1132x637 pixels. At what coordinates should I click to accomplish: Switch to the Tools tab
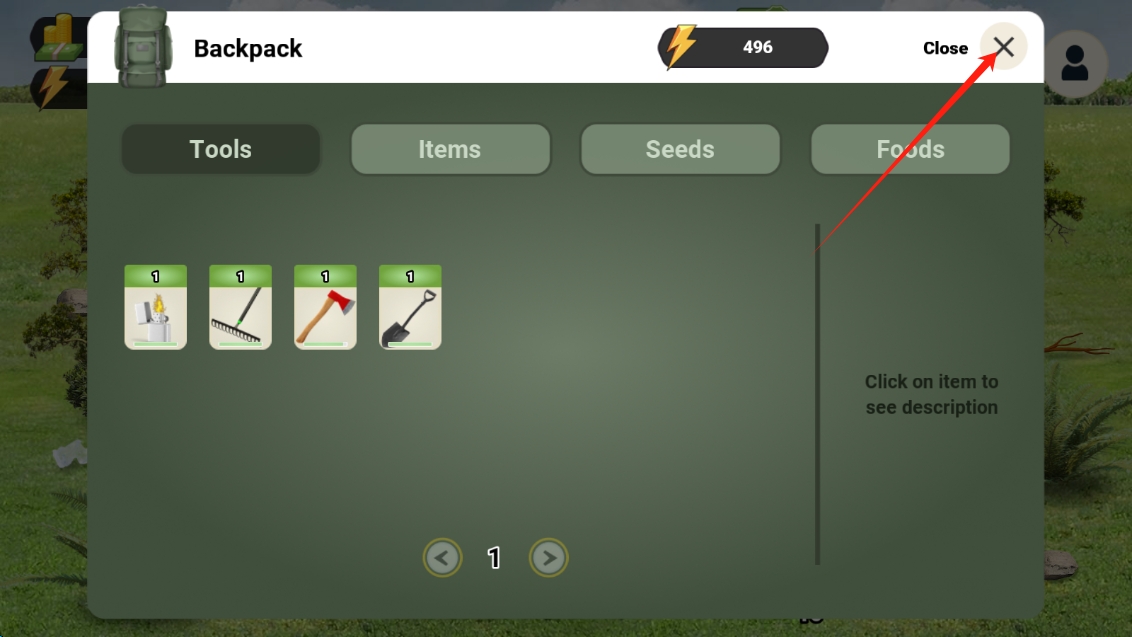point(221,150)
